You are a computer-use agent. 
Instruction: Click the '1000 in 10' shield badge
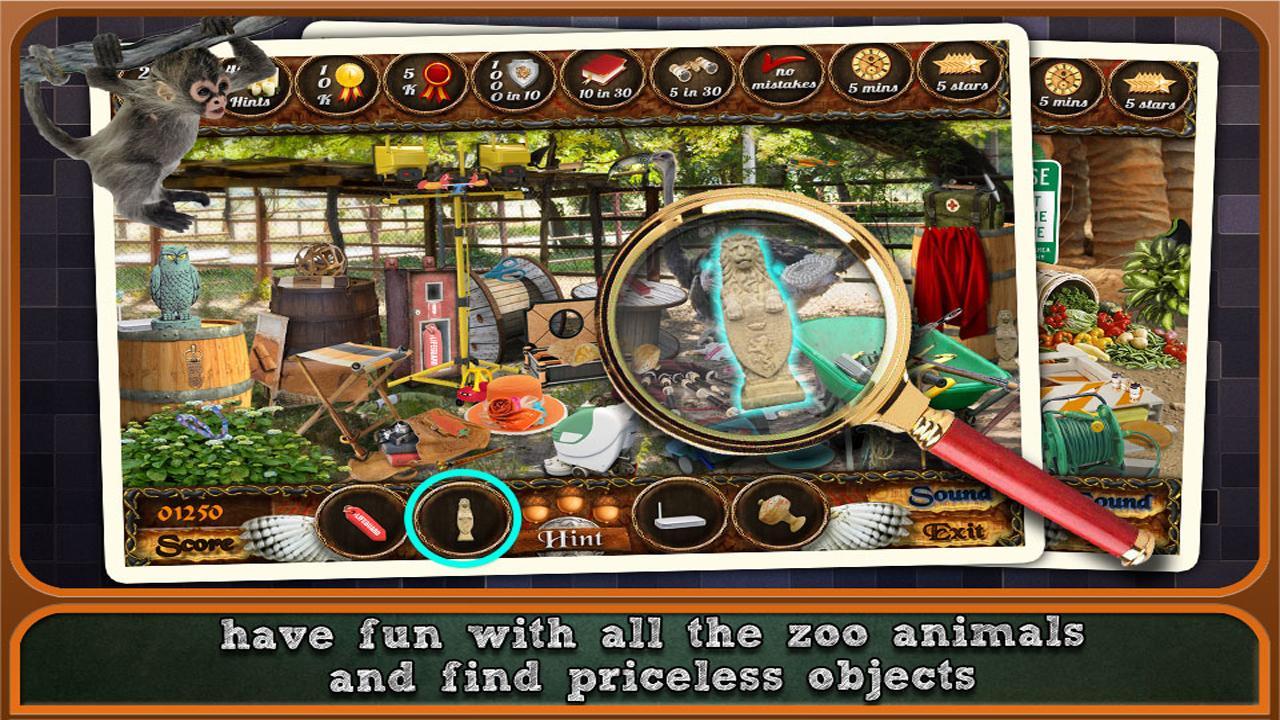coord(516,80)
